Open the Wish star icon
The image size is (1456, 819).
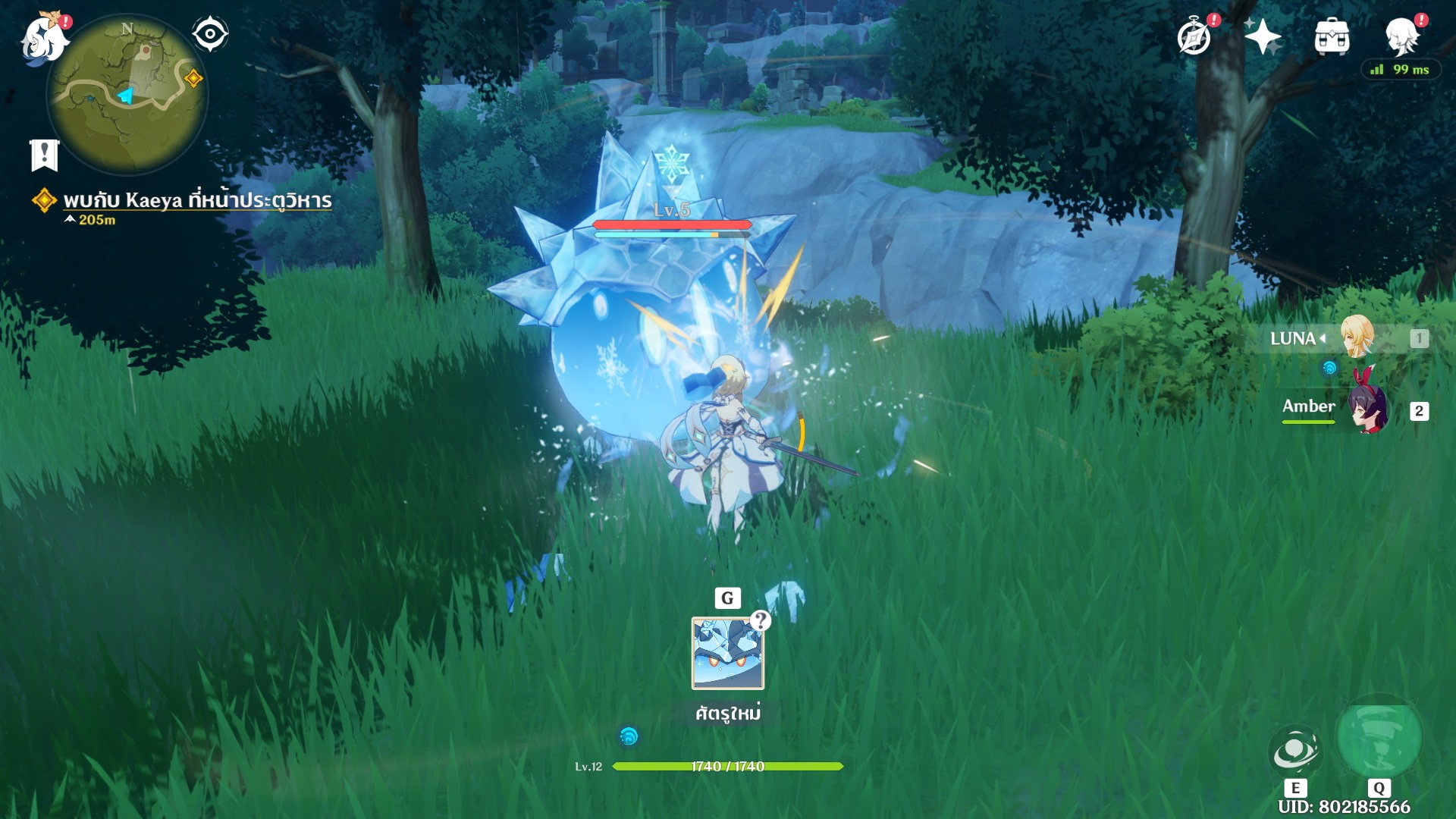click(1263, 36)
